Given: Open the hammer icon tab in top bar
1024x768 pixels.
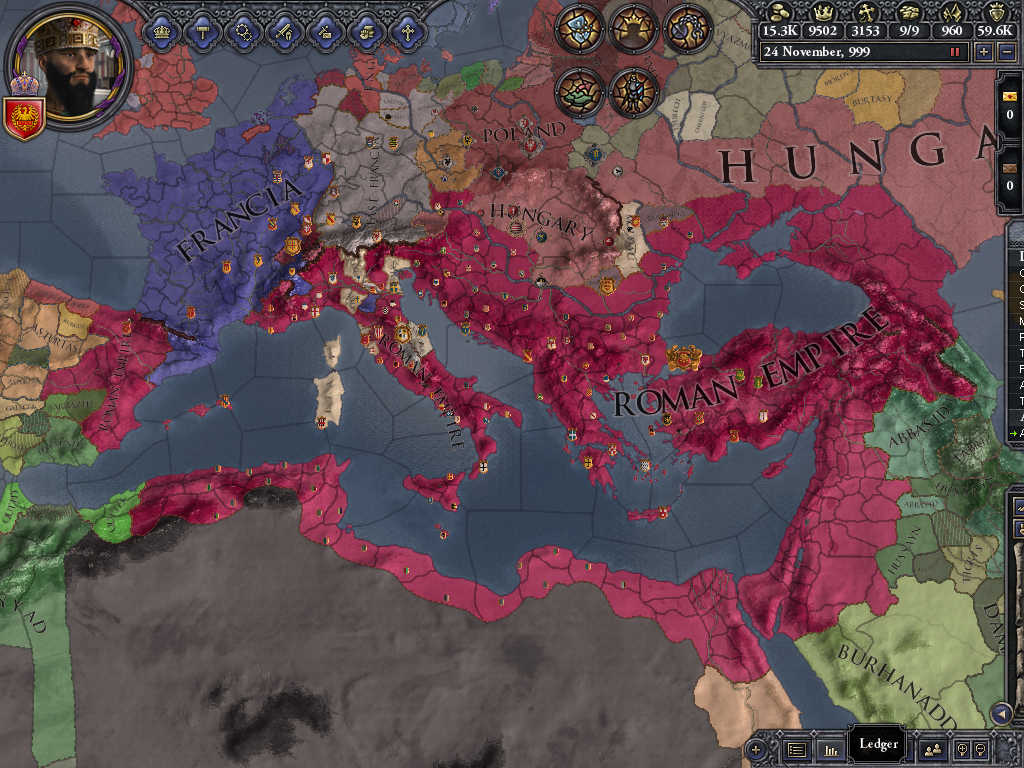Looking at the screenshot, I should point(201,30).
